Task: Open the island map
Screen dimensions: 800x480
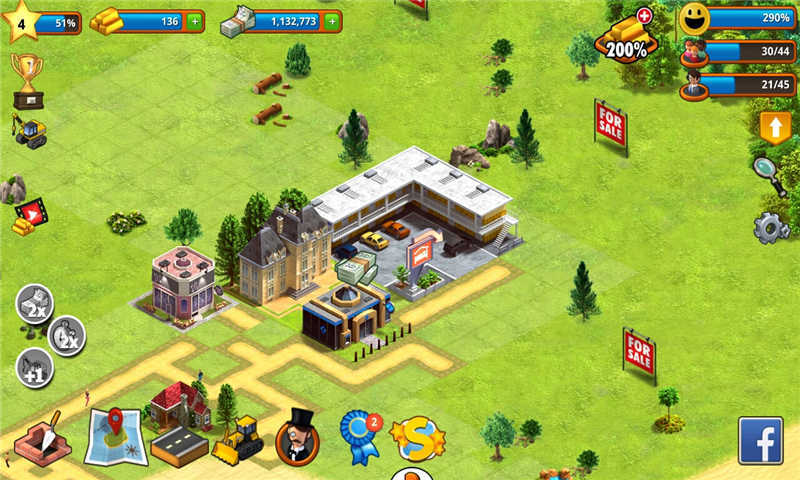Action: pos(115,435)
